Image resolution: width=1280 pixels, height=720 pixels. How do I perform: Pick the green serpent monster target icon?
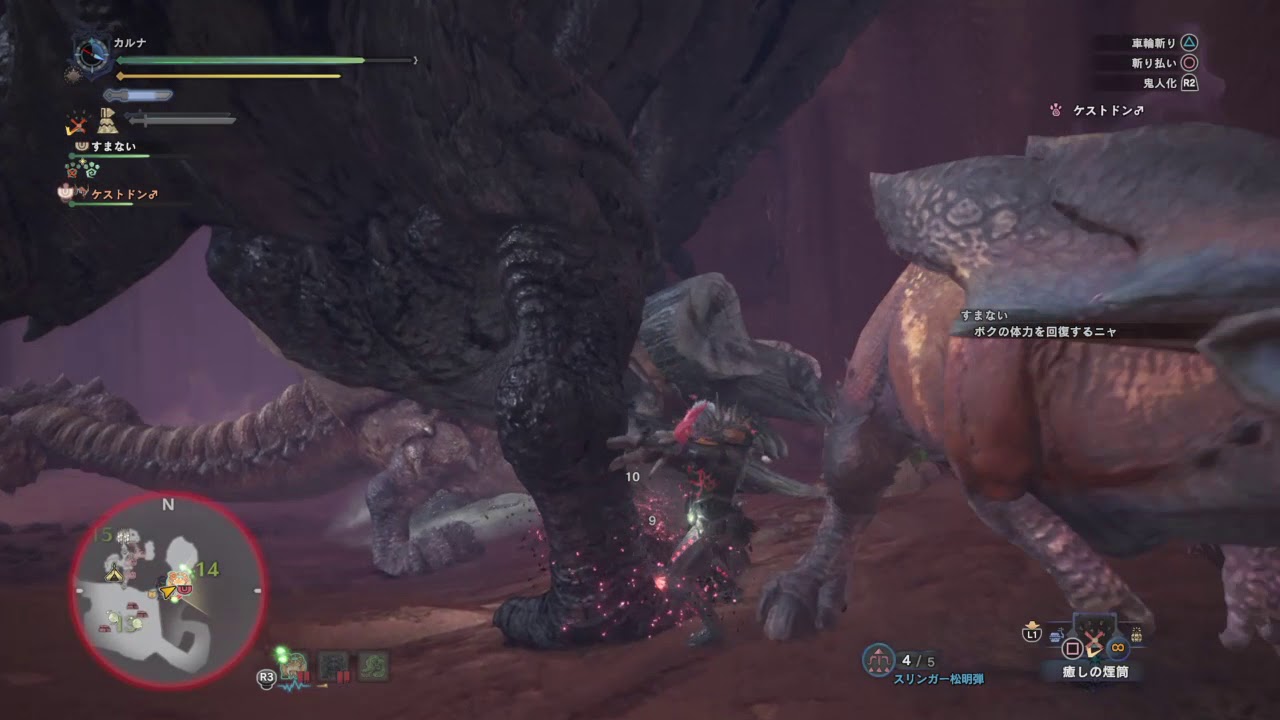373,666
